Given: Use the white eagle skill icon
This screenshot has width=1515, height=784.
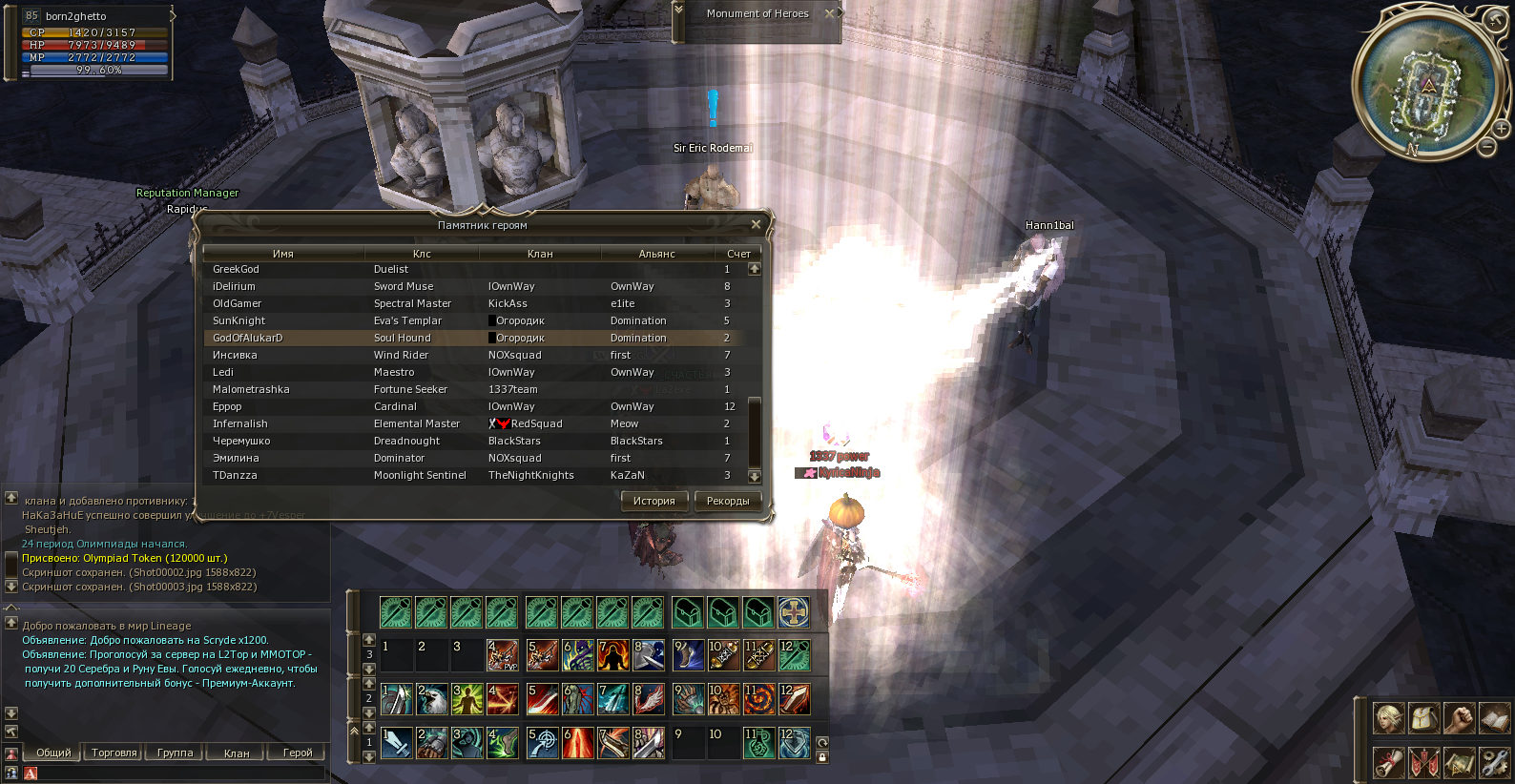Looking at the screenshot, I should coord(431,699).
